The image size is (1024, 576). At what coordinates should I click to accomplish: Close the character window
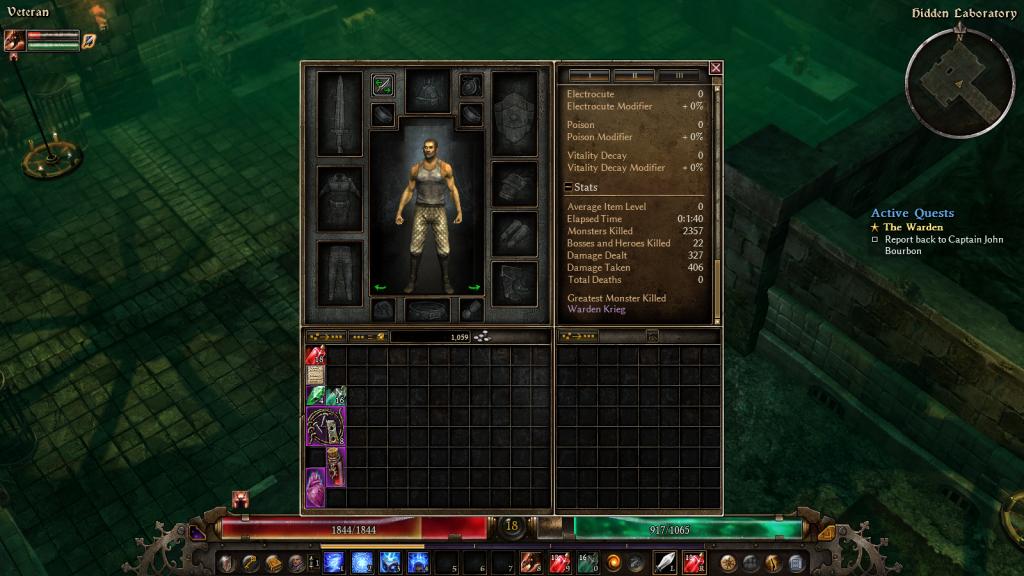[715, 68]
